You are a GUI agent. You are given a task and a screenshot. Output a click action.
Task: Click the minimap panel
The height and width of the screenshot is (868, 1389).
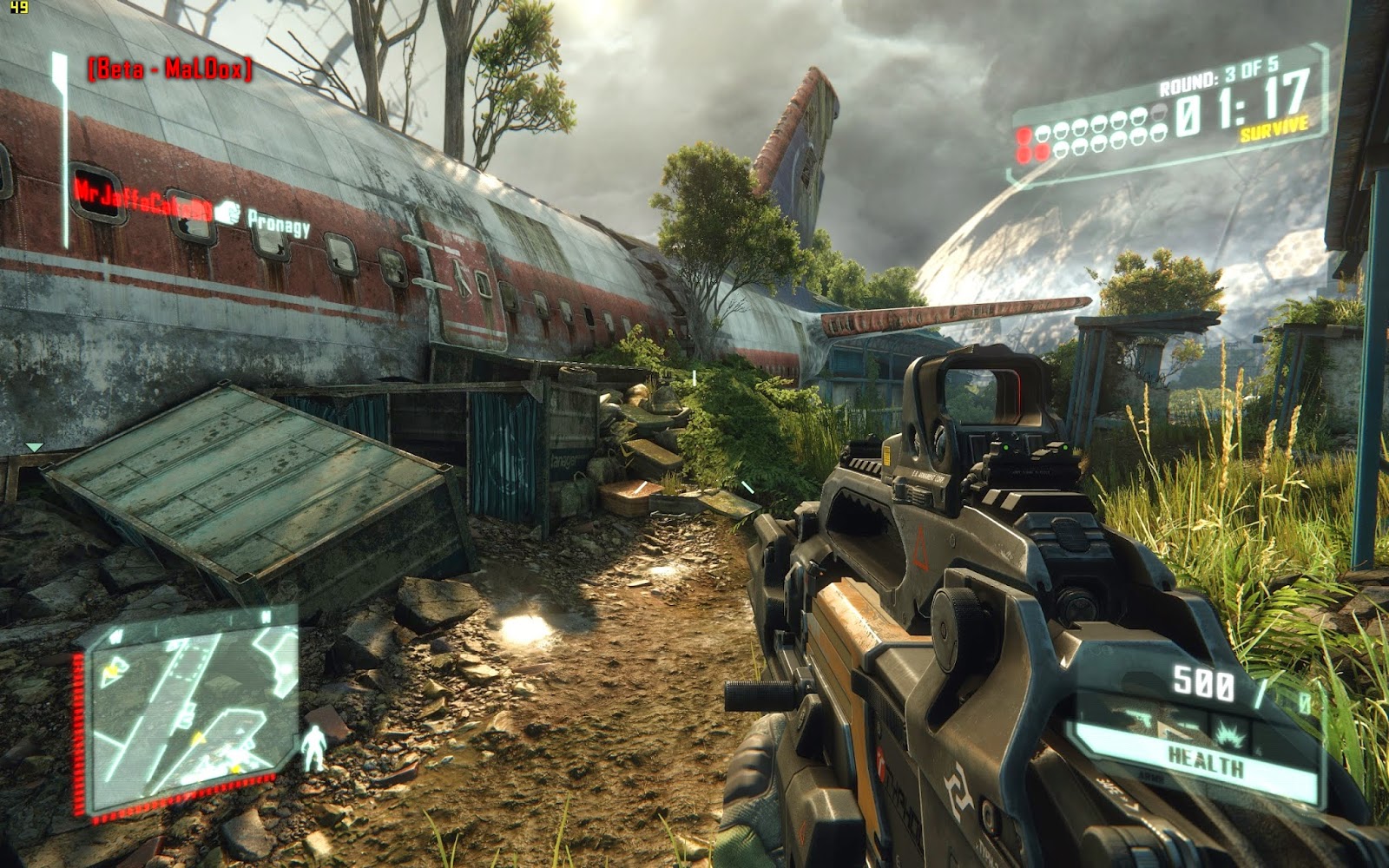click(x=194, y=714)
